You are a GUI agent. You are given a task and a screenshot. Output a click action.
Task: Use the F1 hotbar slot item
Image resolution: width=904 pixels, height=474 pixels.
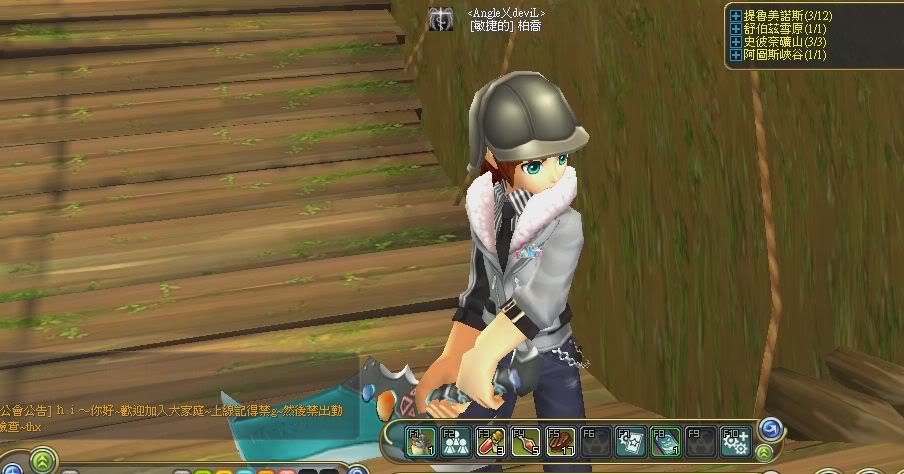(x=422, y=440)
